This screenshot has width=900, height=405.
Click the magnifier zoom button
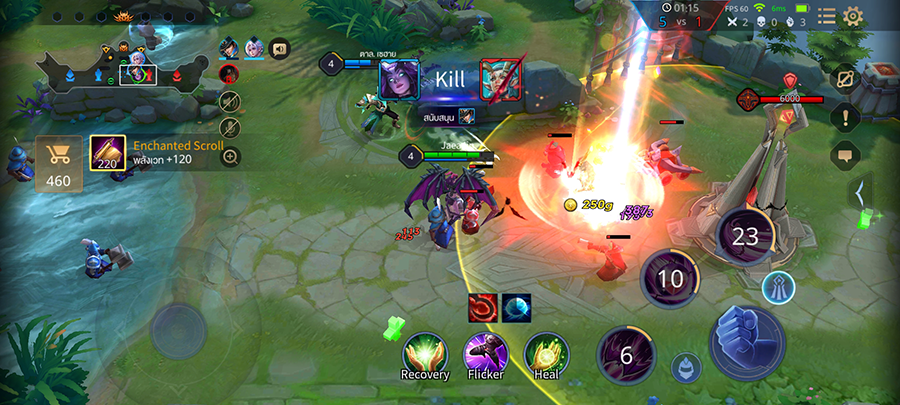[x=231, y=156]
